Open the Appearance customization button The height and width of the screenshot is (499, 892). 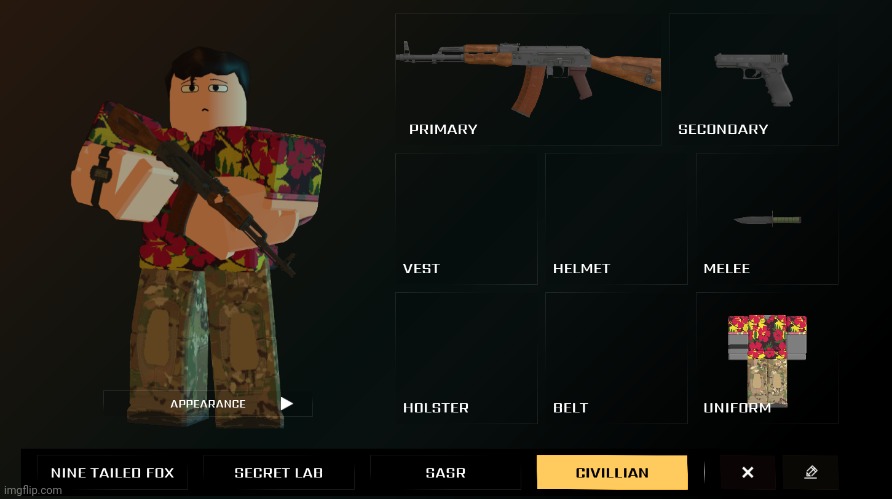pos(208,404)
